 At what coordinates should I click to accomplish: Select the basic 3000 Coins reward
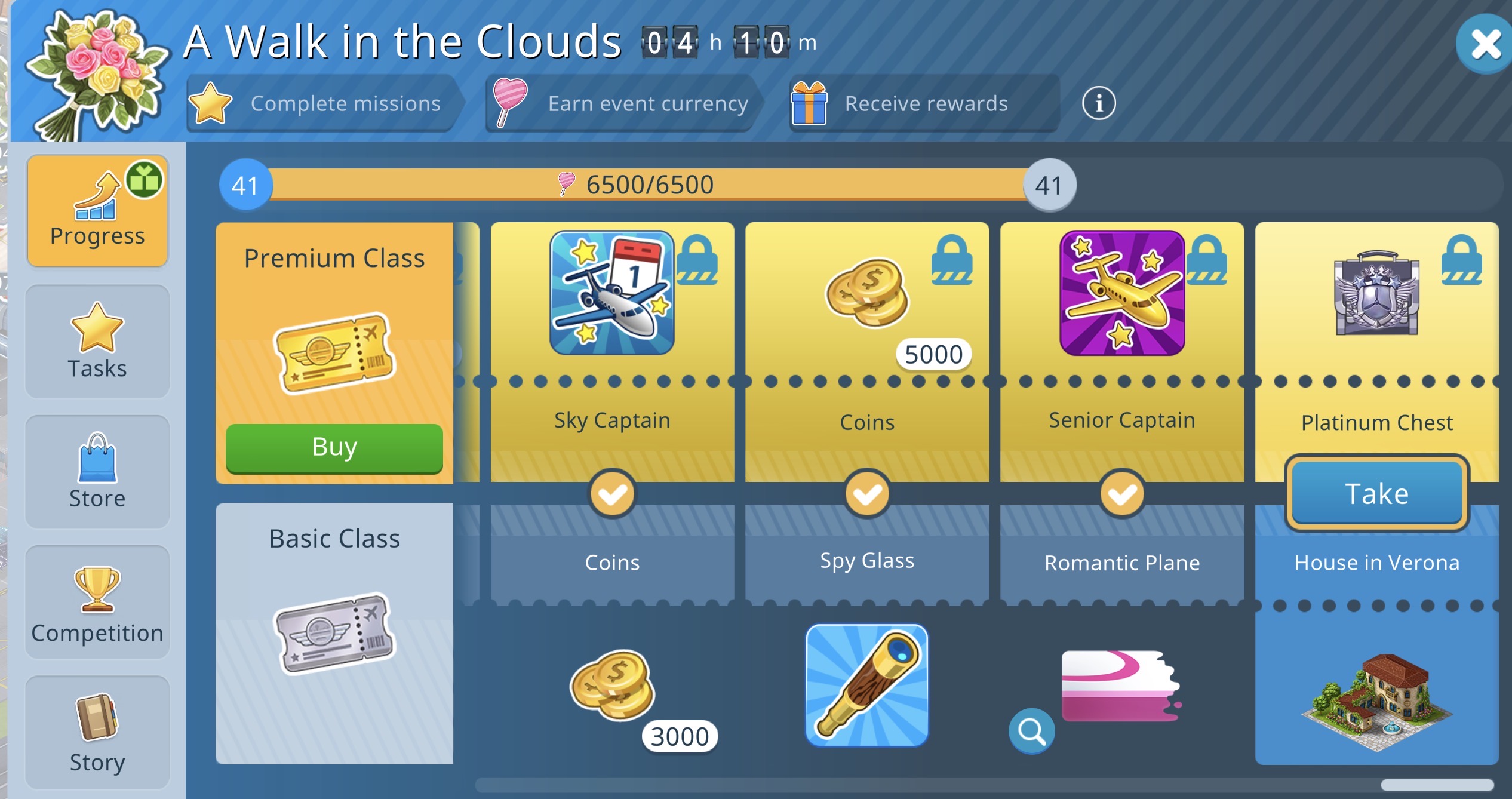pyautogui.click(x=612, y=686)
